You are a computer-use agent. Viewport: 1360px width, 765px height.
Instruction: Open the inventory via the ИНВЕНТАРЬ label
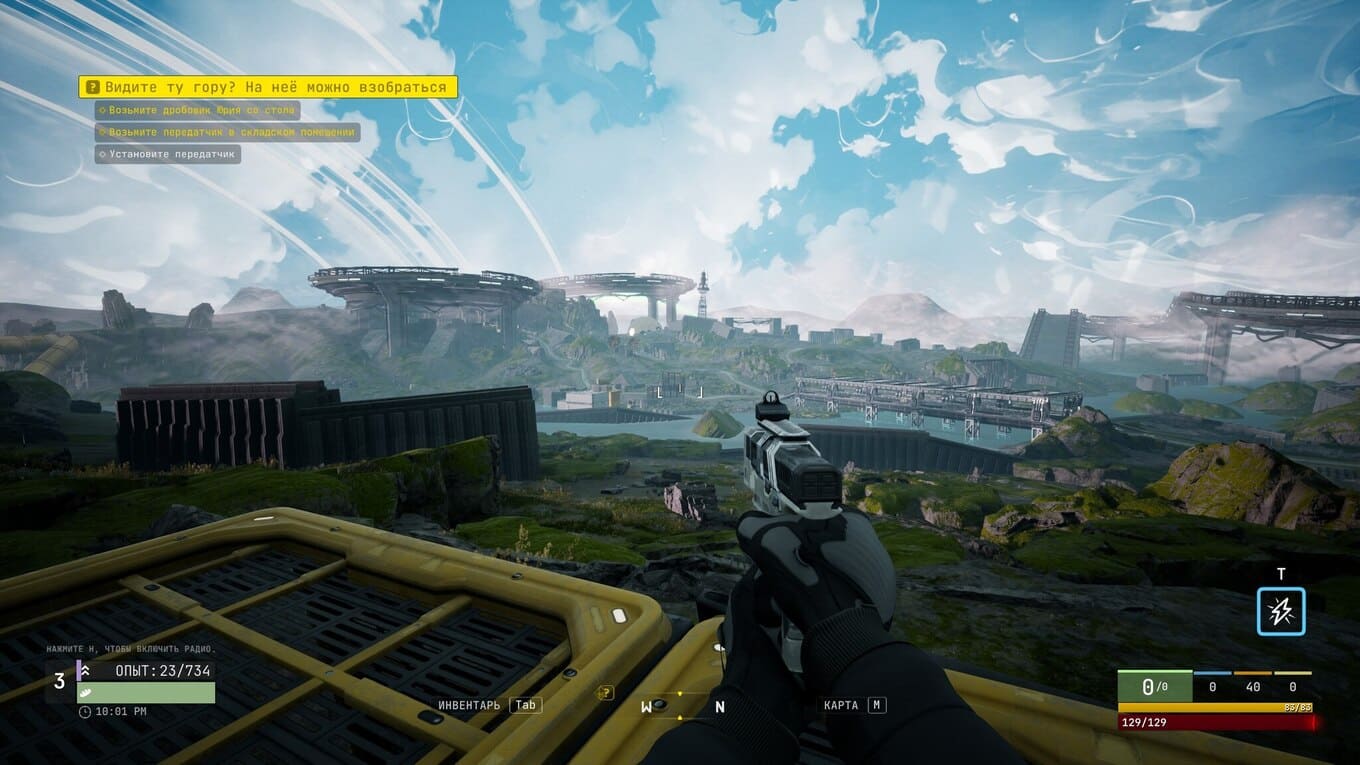pos(470,705)
